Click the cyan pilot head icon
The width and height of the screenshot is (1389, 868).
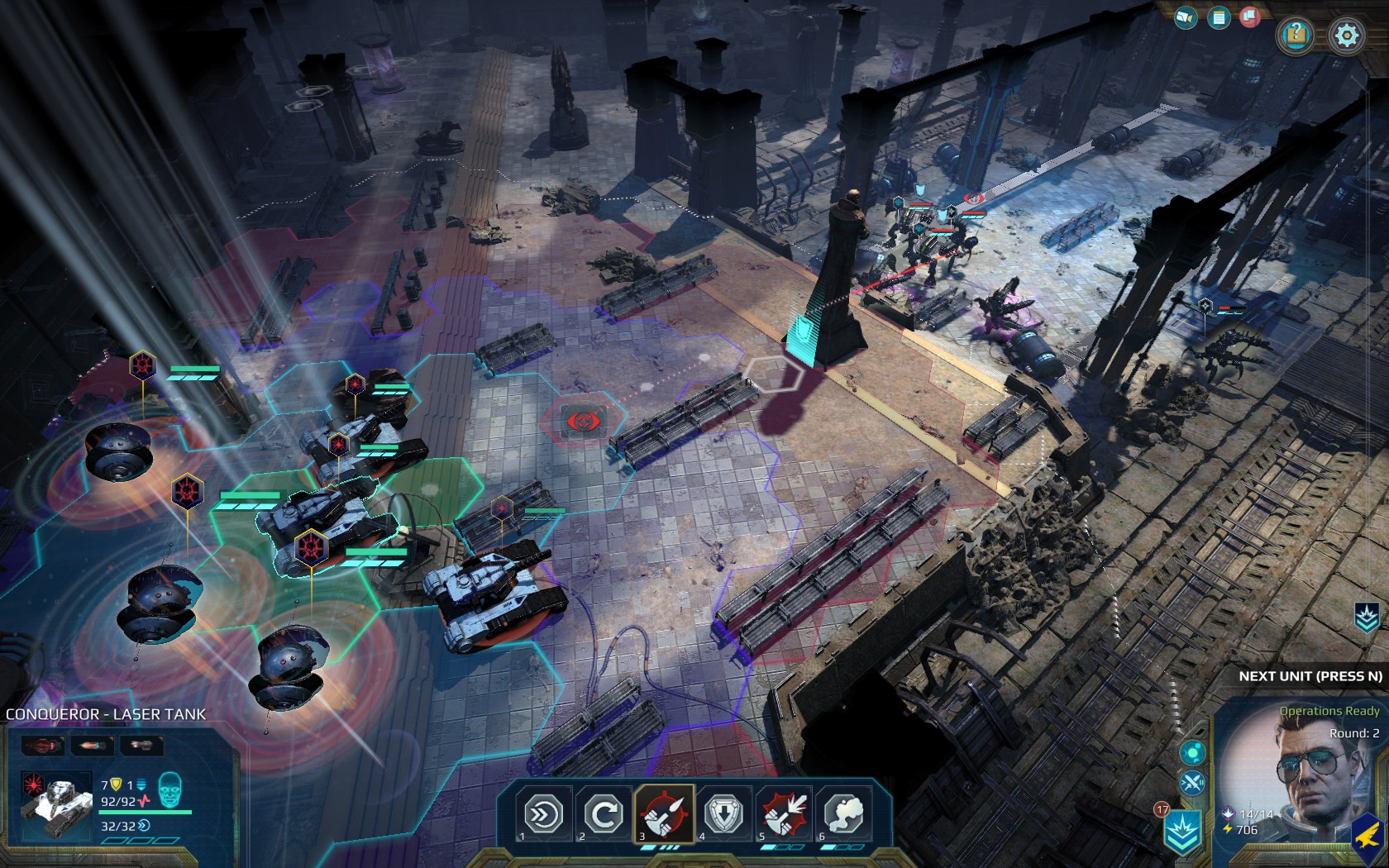tap(169, 791)
